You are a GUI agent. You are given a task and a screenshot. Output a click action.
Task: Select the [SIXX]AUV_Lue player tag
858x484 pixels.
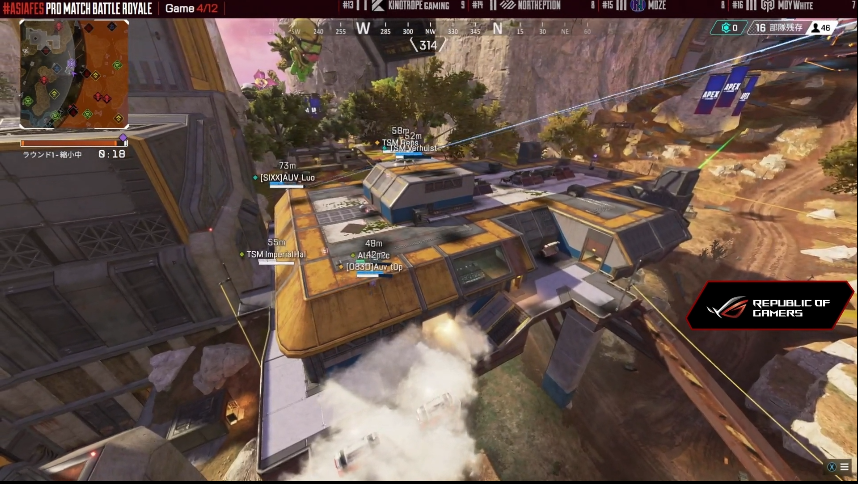pyautogui.click(x=287, y=177)
